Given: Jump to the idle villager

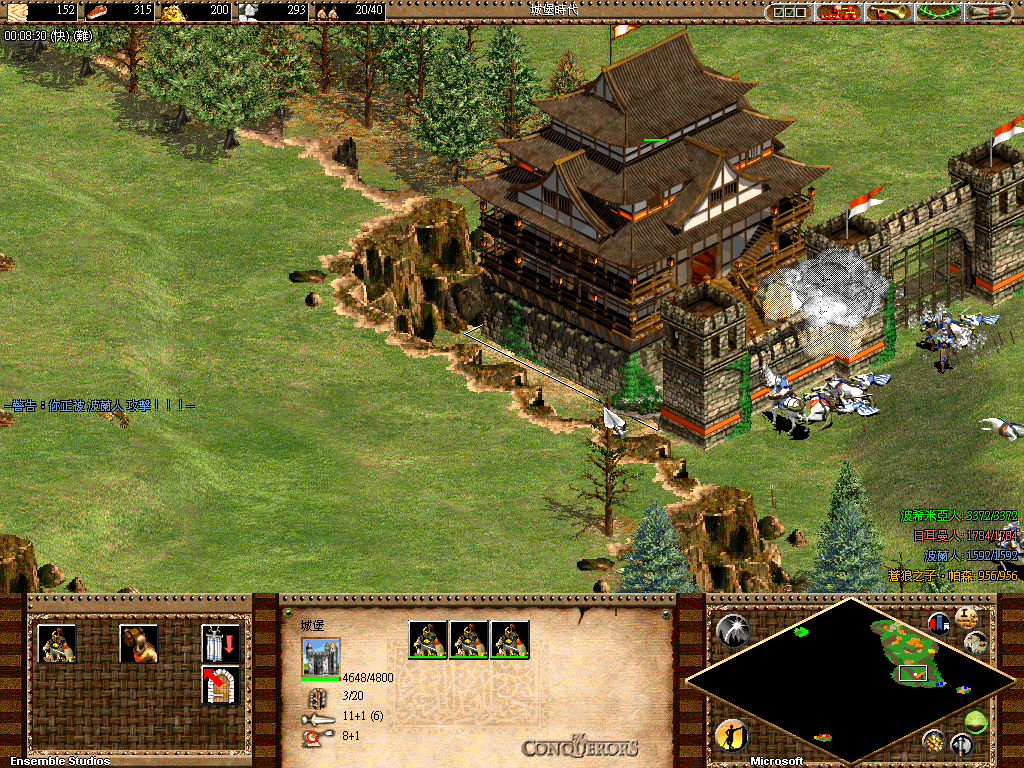Looking at the screenshot, I should pyautogui.click(x=731, y=736).
